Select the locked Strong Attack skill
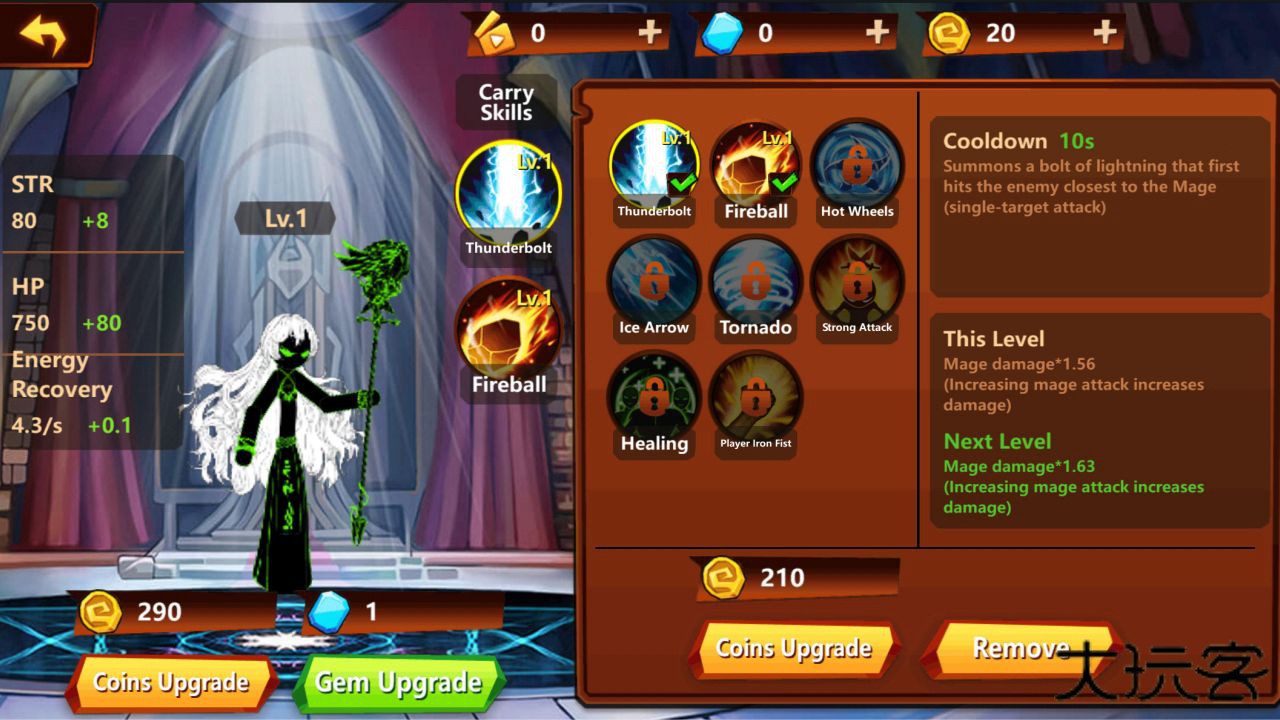1280x720 pixels. click(857, 283)
